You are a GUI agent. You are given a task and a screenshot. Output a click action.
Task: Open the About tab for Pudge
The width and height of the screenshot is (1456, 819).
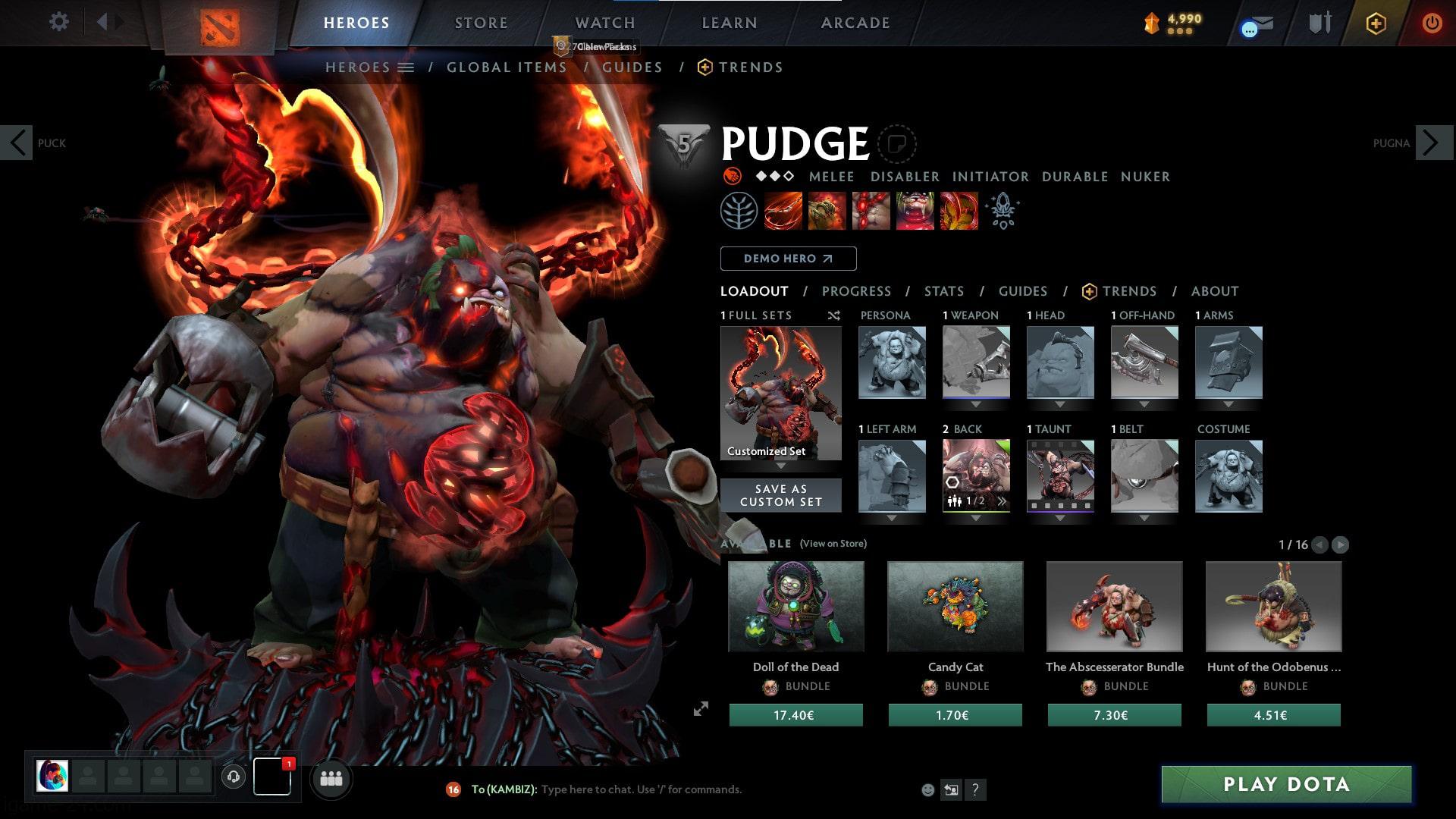pyautogui.click(x=1214, y=291)
